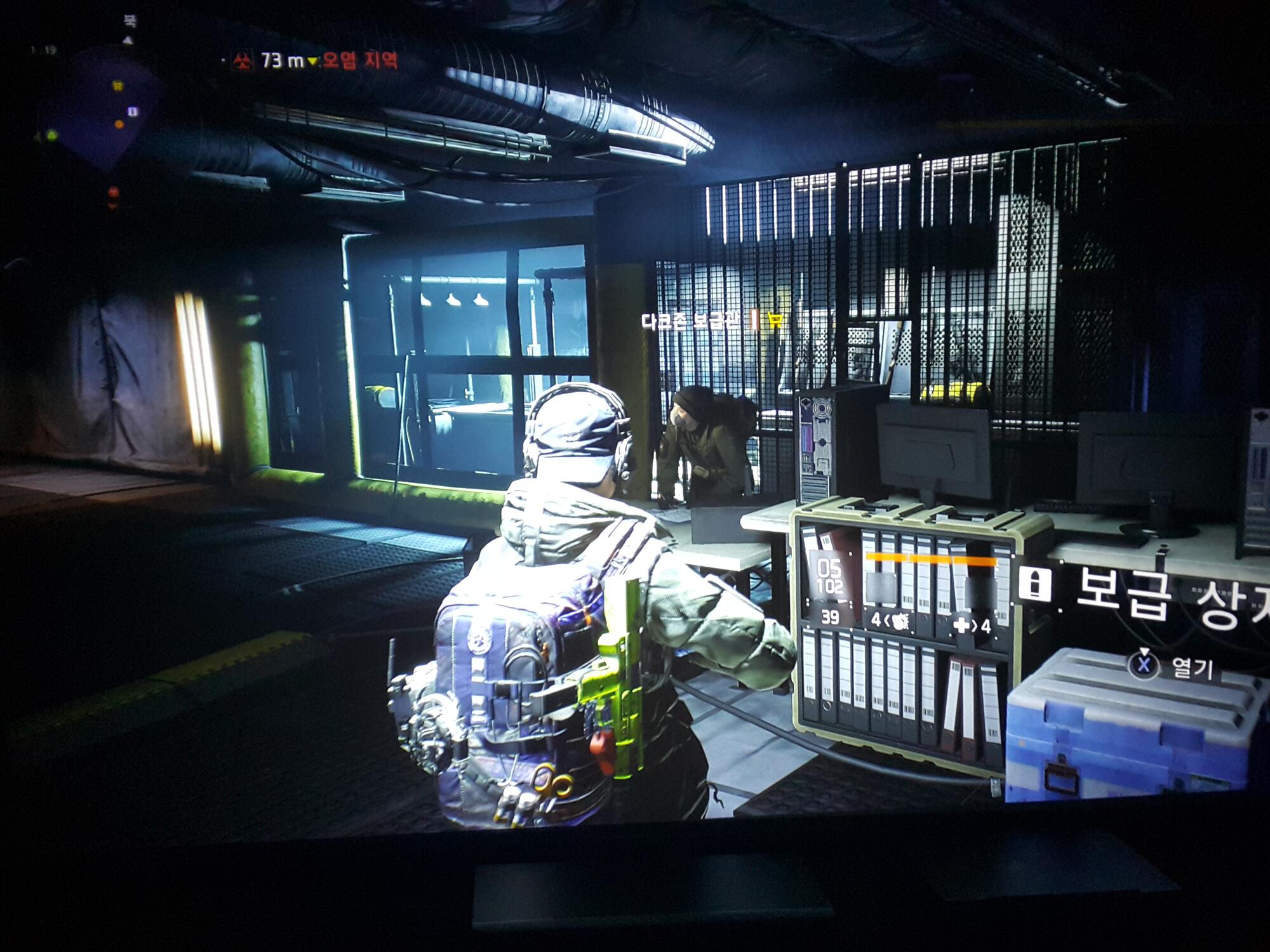This screenshot has height=952, width=1270.
Task: Select the 다크존 보급관 vendor cart icon
Action: click(775, 320)
